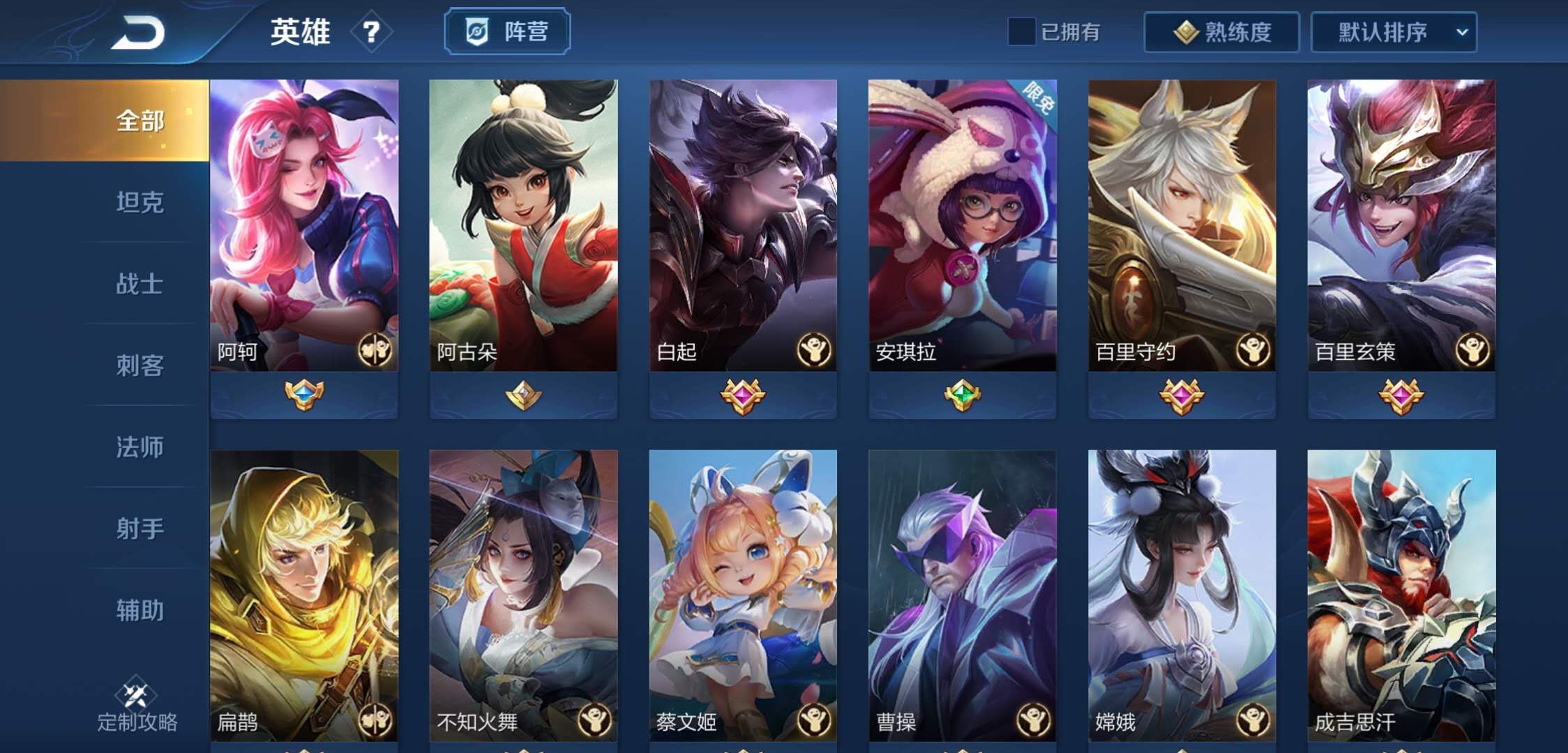Open the 阵营 faction view
This screenshot has height=753, width=1568.
pos(507,30)
